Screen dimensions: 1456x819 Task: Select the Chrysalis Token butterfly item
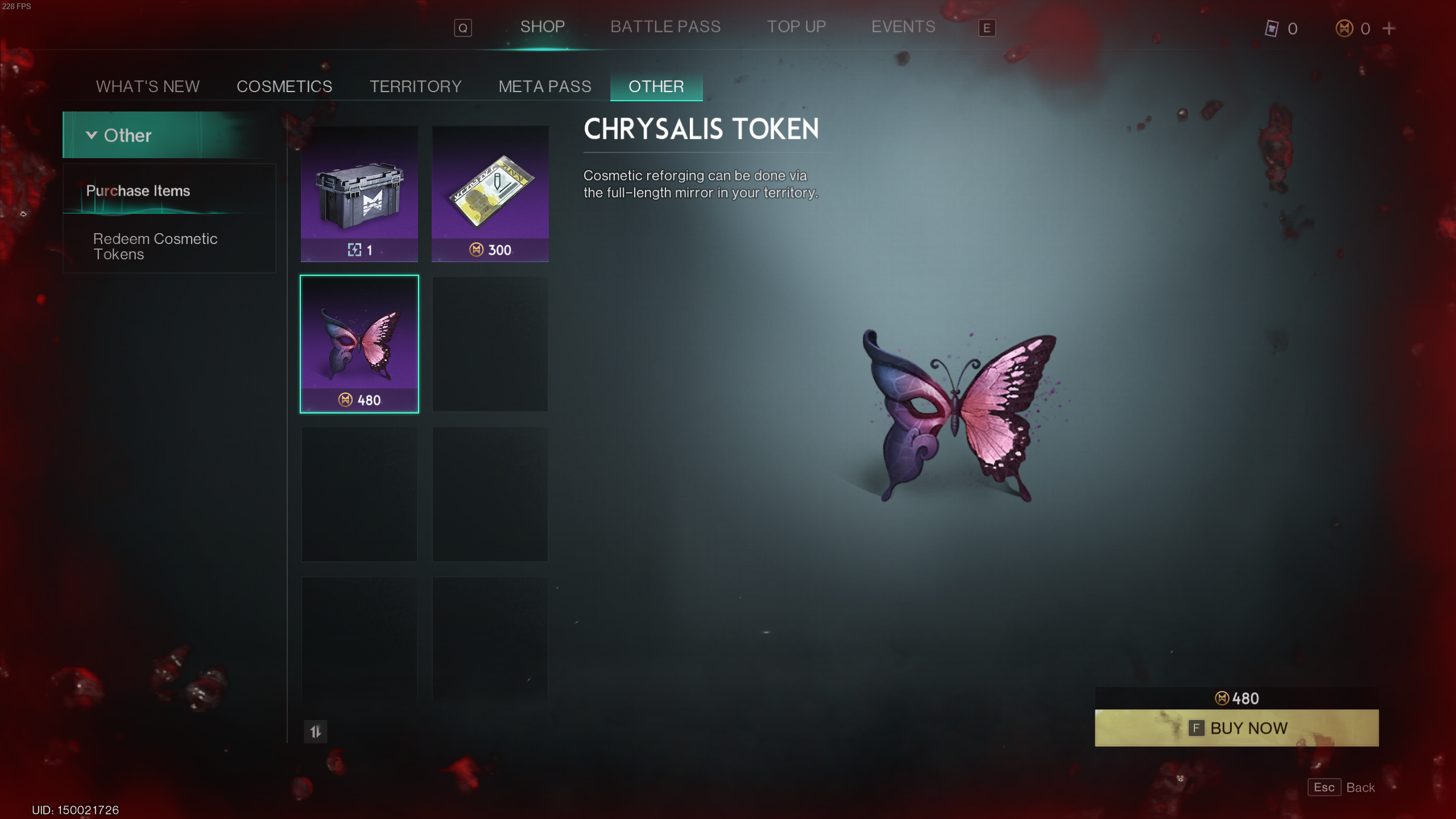coord(359,344)
